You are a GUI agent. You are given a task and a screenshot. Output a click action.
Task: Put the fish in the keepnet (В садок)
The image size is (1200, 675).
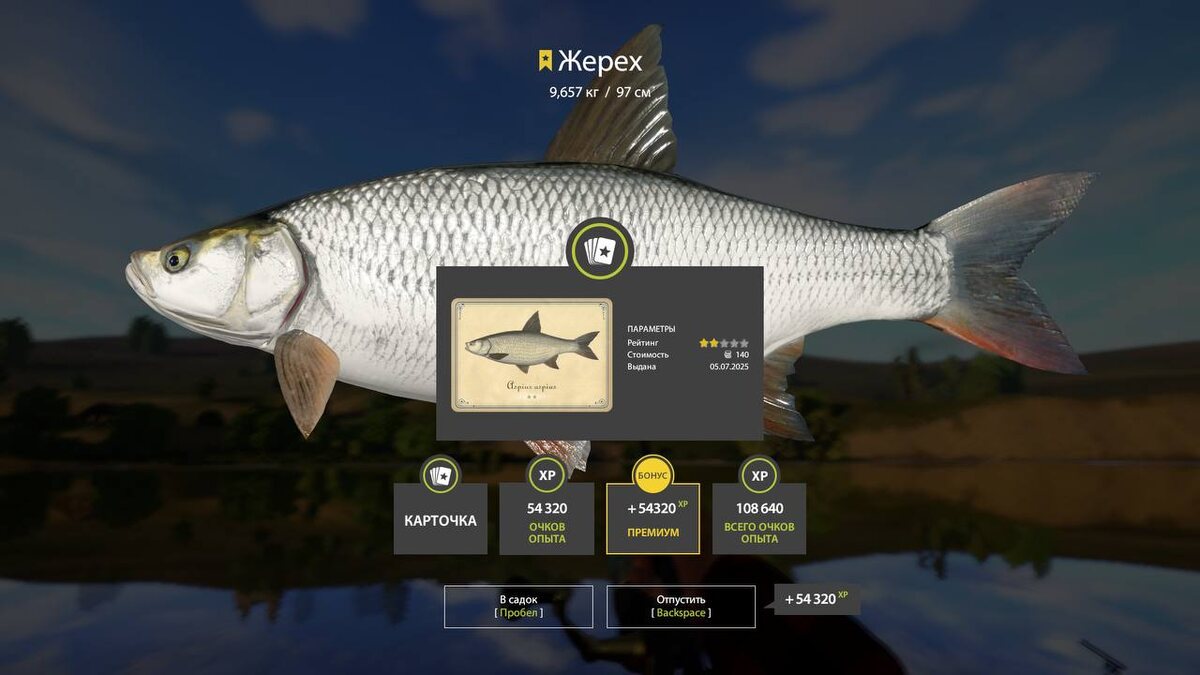tap(519, 606)
